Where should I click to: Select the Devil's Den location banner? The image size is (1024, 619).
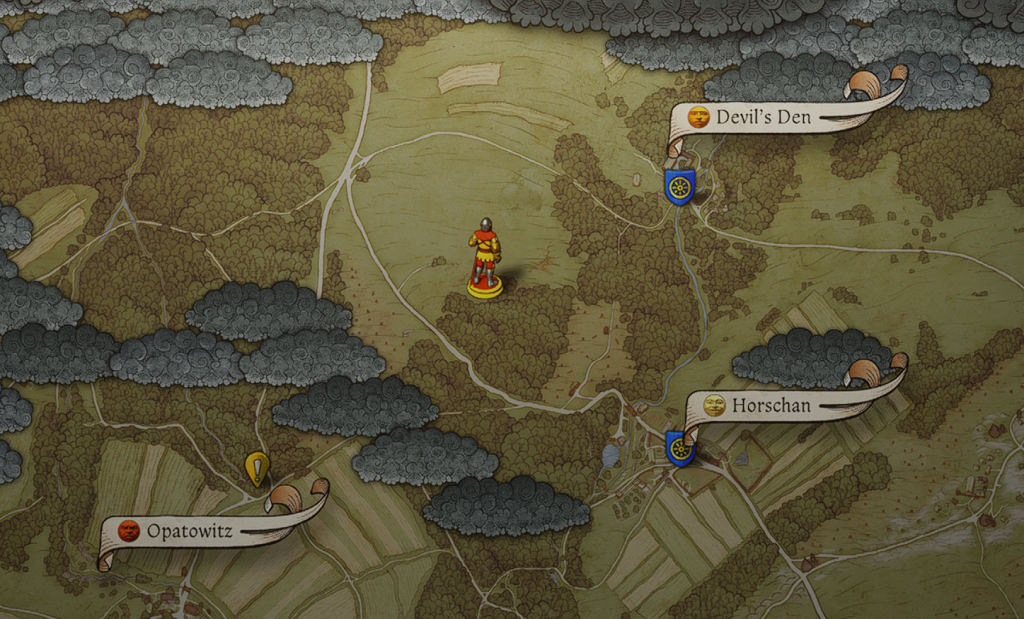tap(765, 117)
